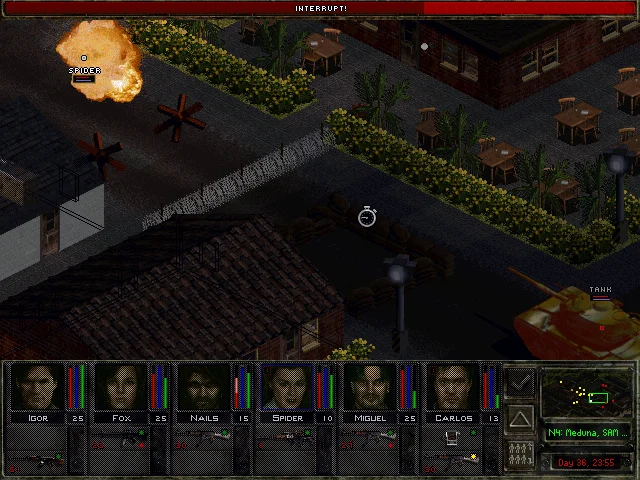Switch to Spider's portrait

tap(287, 387)
